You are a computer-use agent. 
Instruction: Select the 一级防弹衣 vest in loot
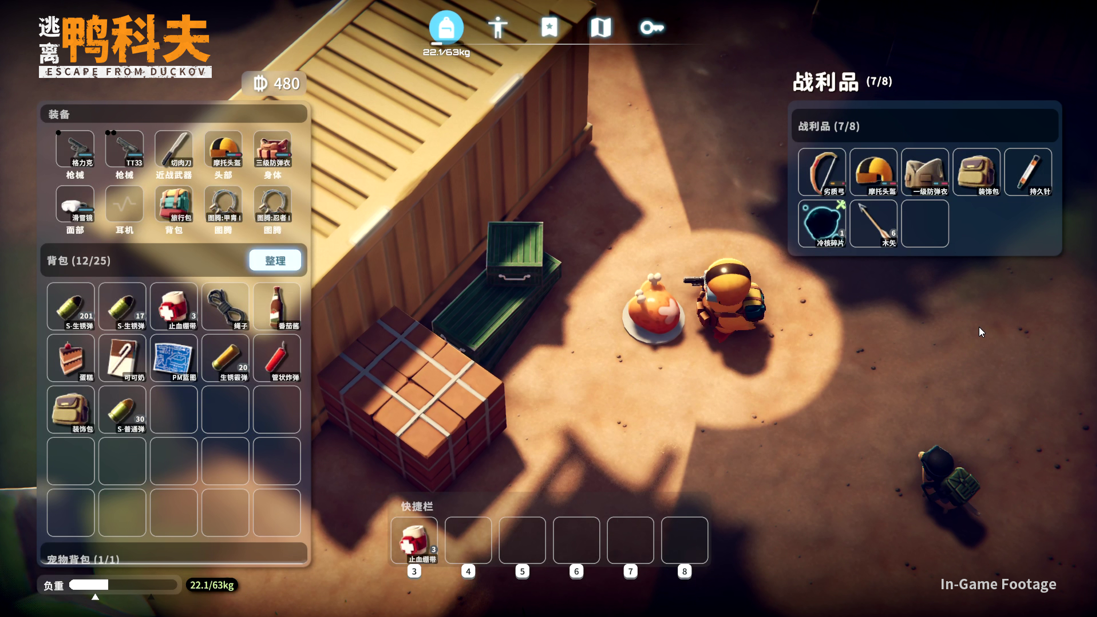pos(925,172)
